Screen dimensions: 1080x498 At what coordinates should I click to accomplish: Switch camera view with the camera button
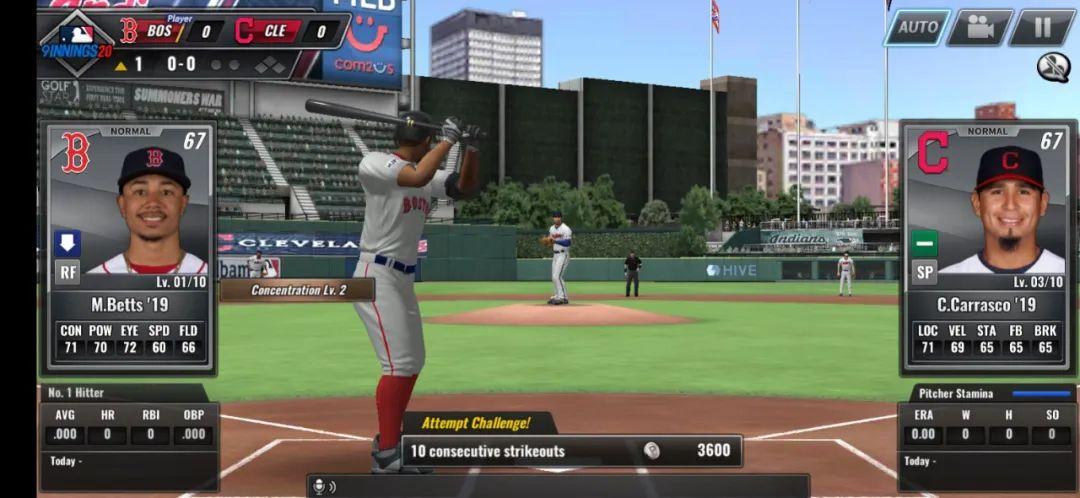click(x=979, y=27)
